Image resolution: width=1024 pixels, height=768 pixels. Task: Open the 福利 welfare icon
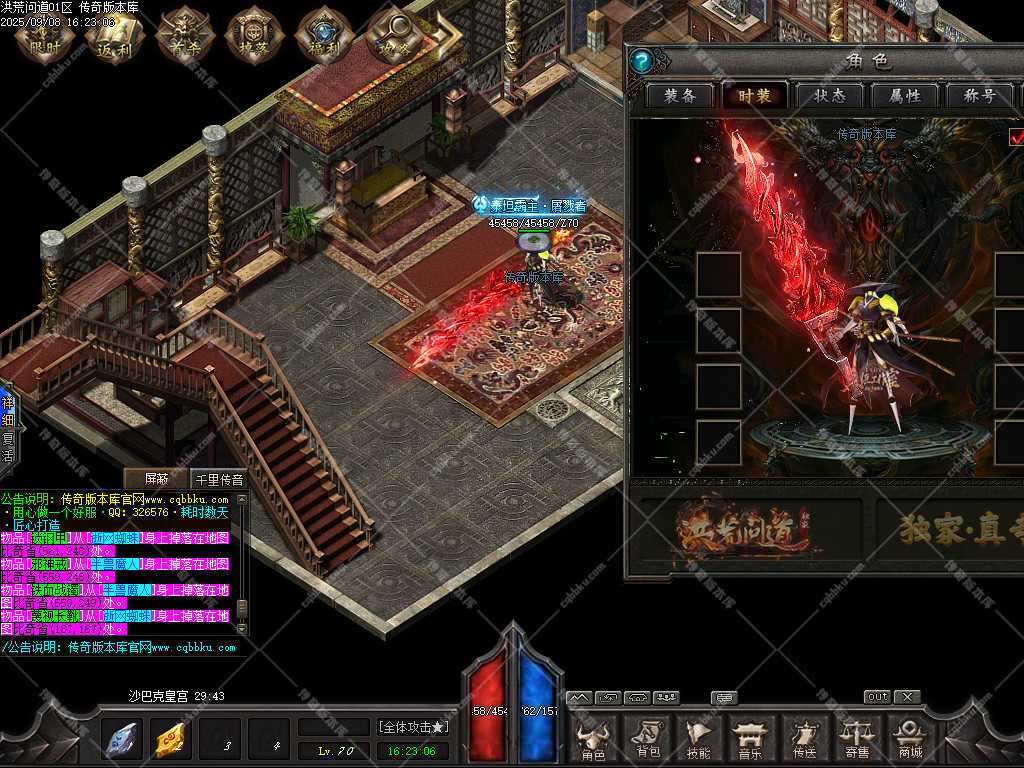[x=322, y=35]
